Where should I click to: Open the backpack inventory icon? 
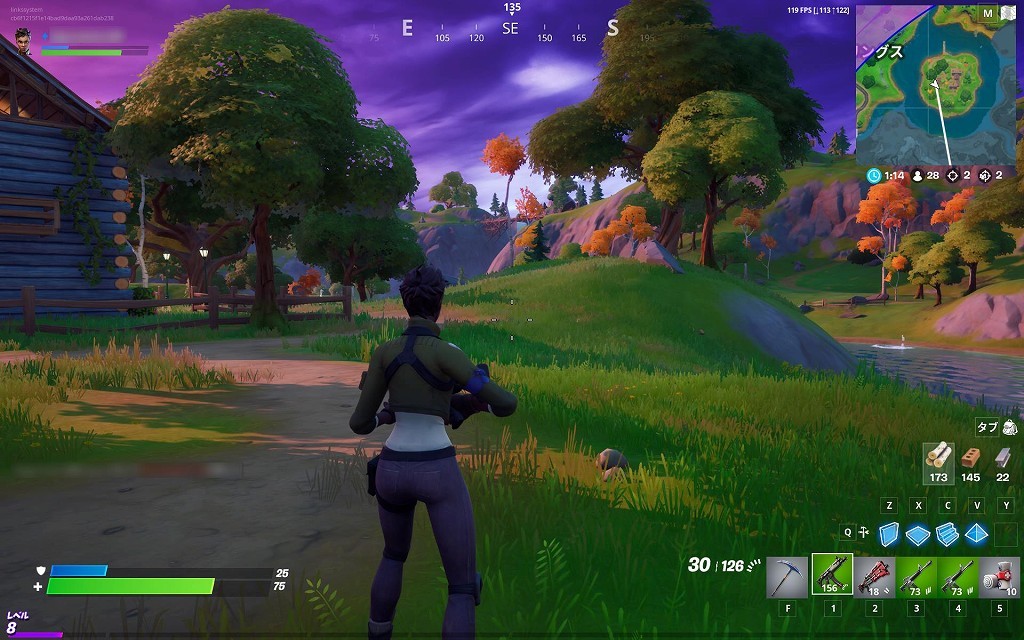click(x=1010, y=427)
